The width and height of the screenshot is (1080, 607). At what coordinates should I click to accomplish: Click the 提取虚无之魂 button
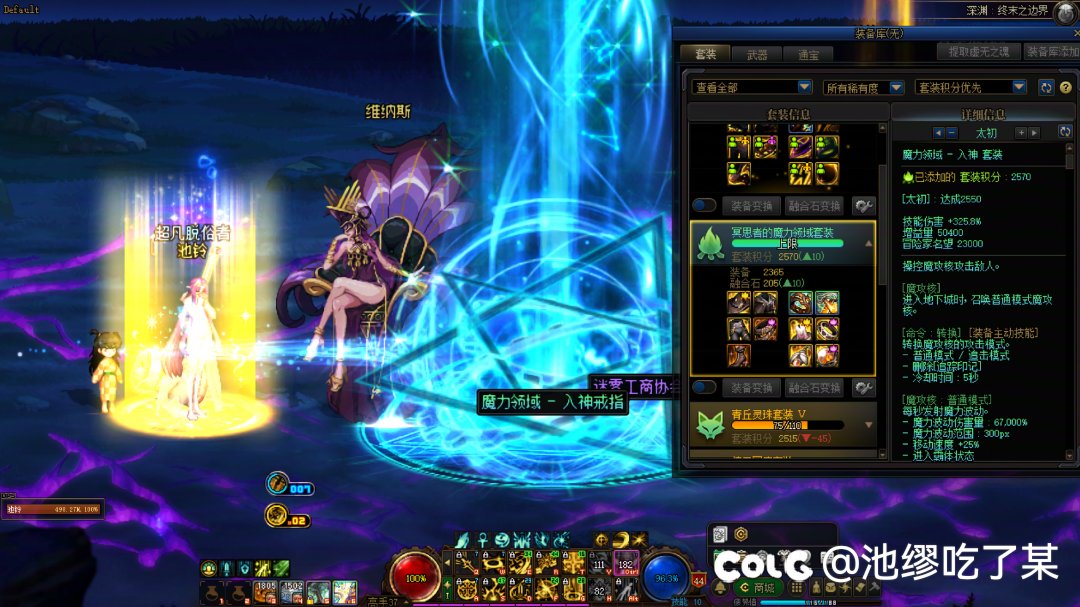(977, 51)
